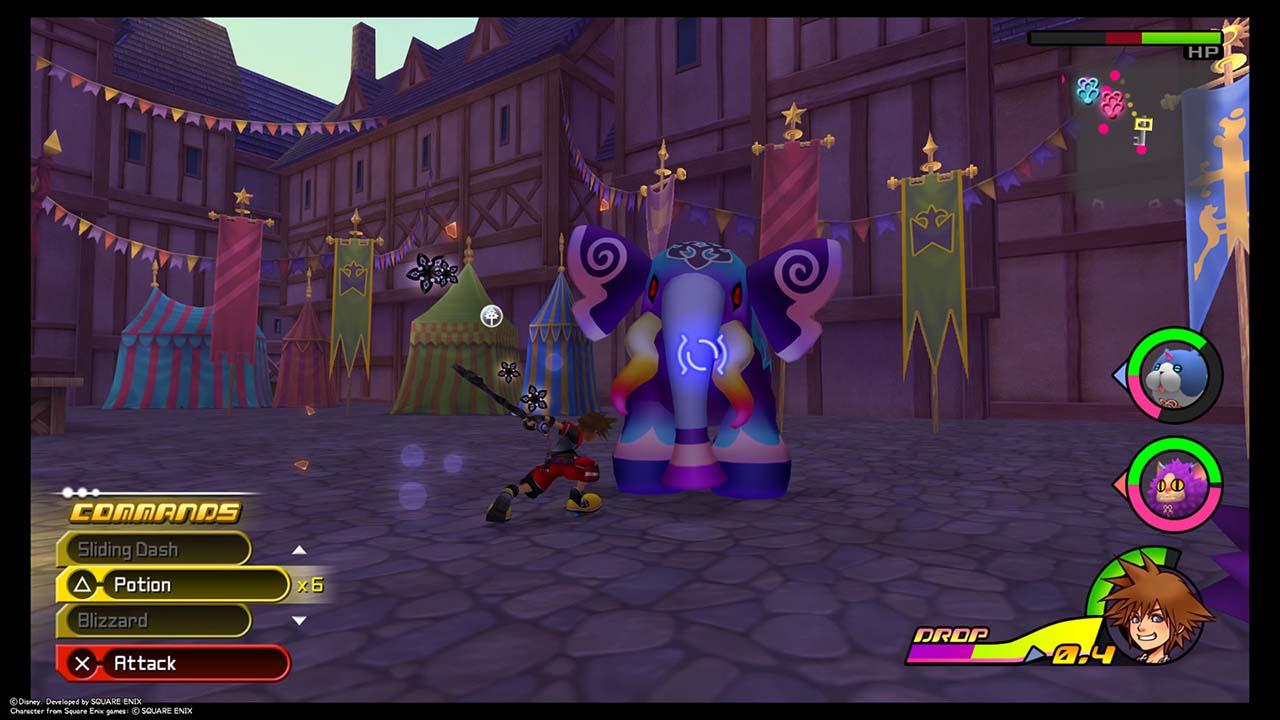This screenshot has width=1280, height=720.
Task: Select the Blizzard command
Action: tap(153, 620)
